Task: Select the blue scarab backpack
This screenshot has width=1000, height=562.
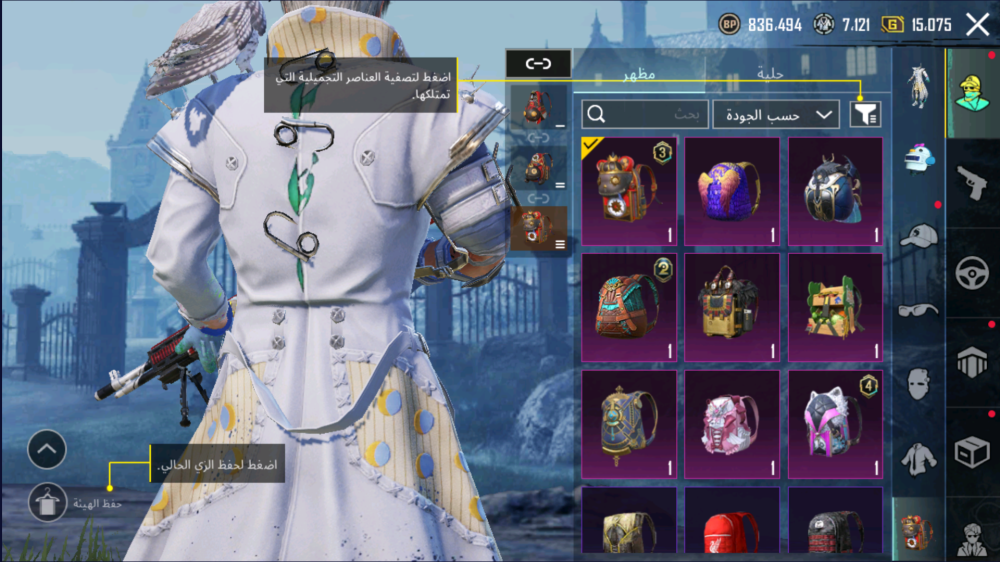Action: (835, 191)
